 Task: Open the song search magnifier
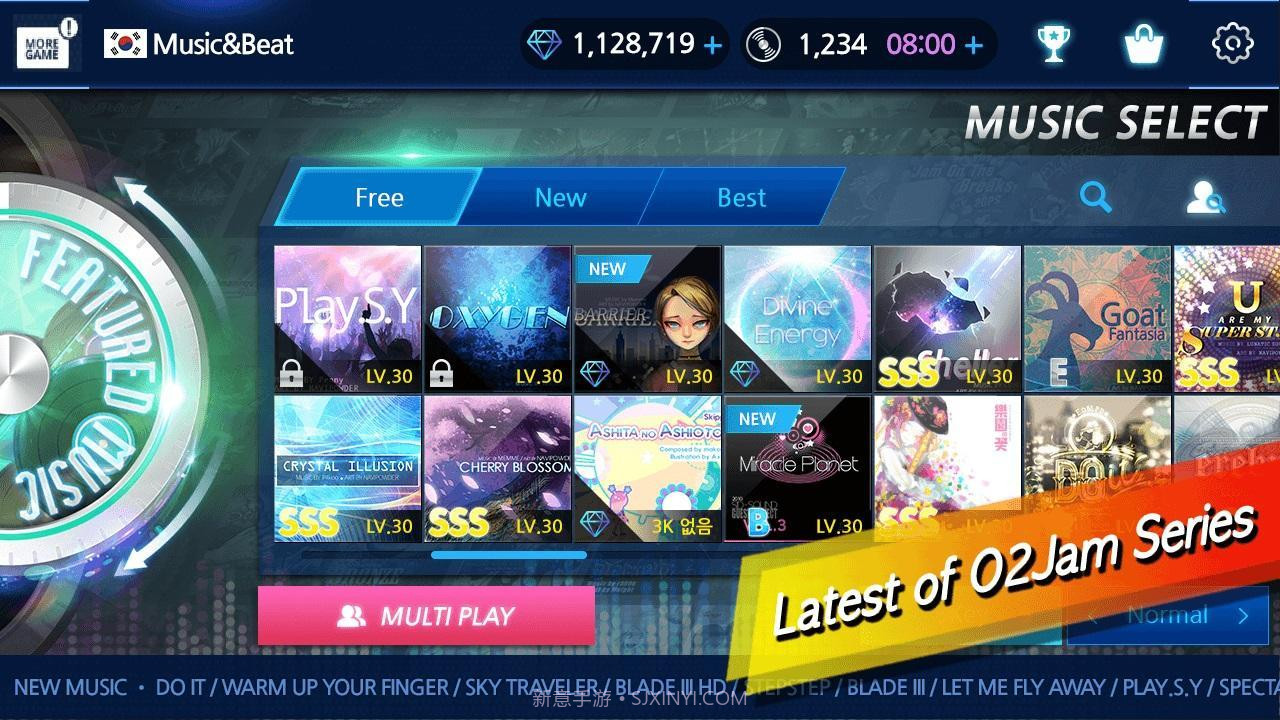click(1096, 197)
